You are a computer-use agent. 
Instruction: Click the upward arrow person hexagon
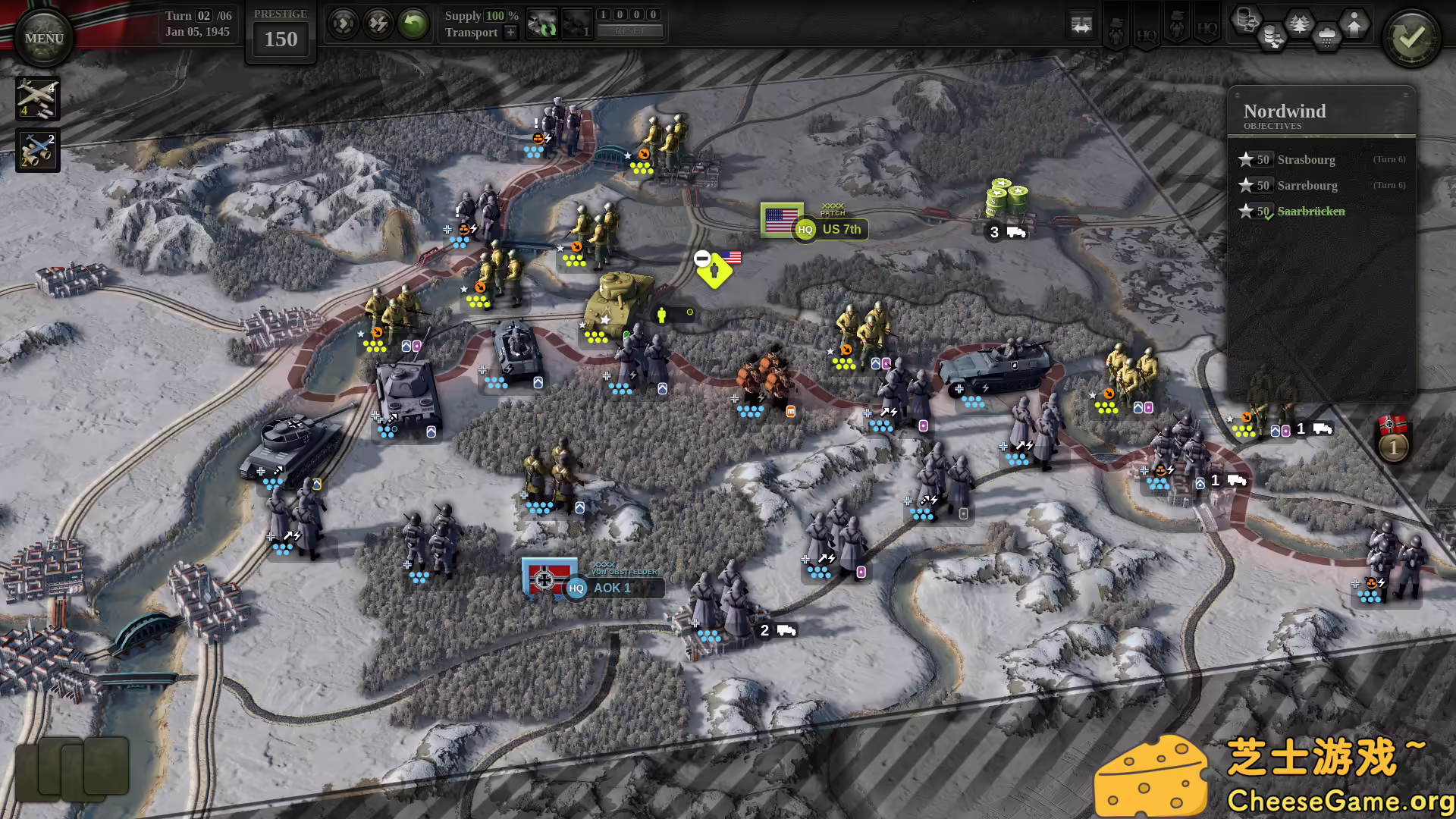click(1354, 24)
